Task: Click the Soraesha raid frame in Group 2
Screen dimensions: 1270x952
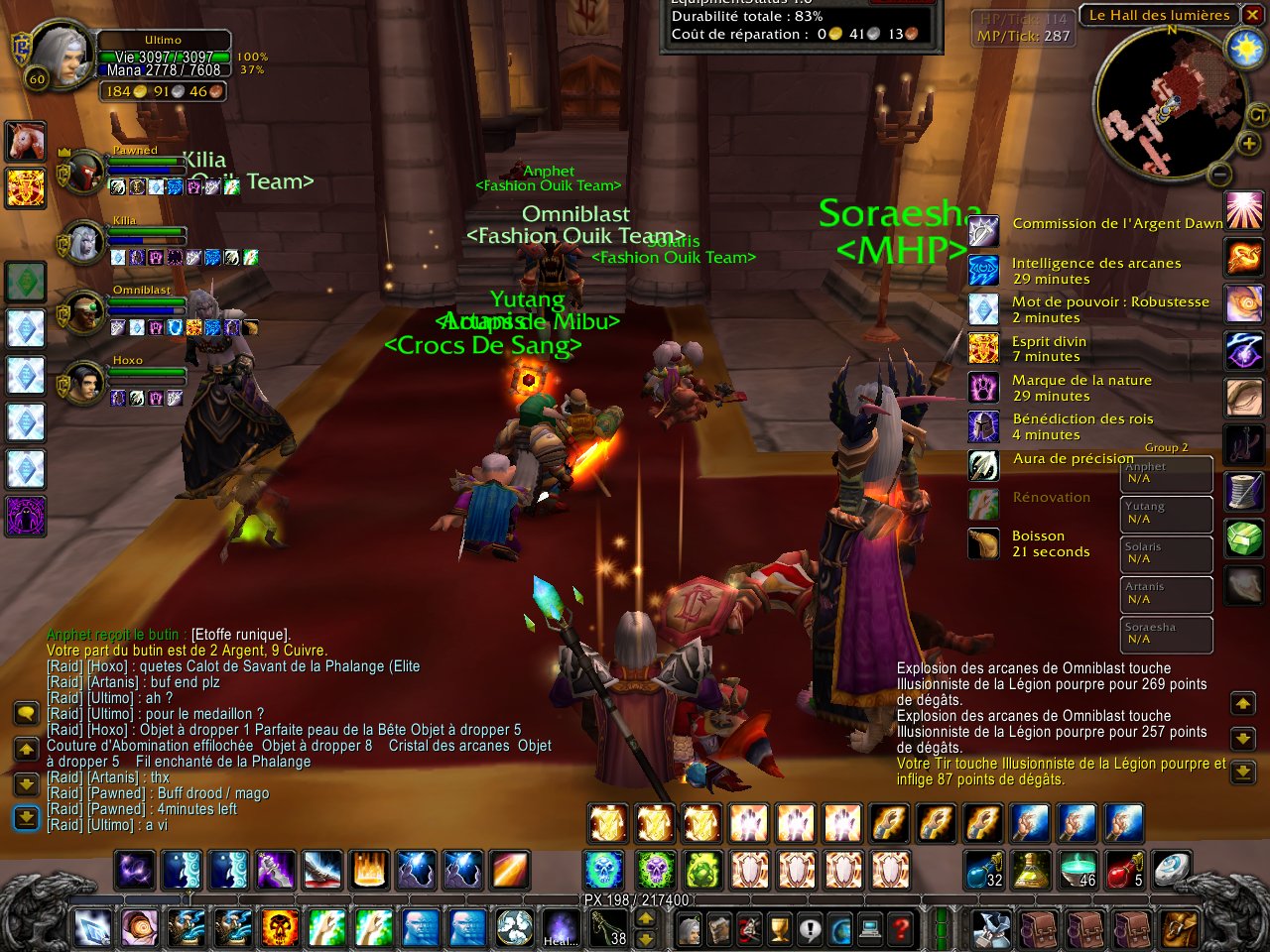Action: (1168, 634)
